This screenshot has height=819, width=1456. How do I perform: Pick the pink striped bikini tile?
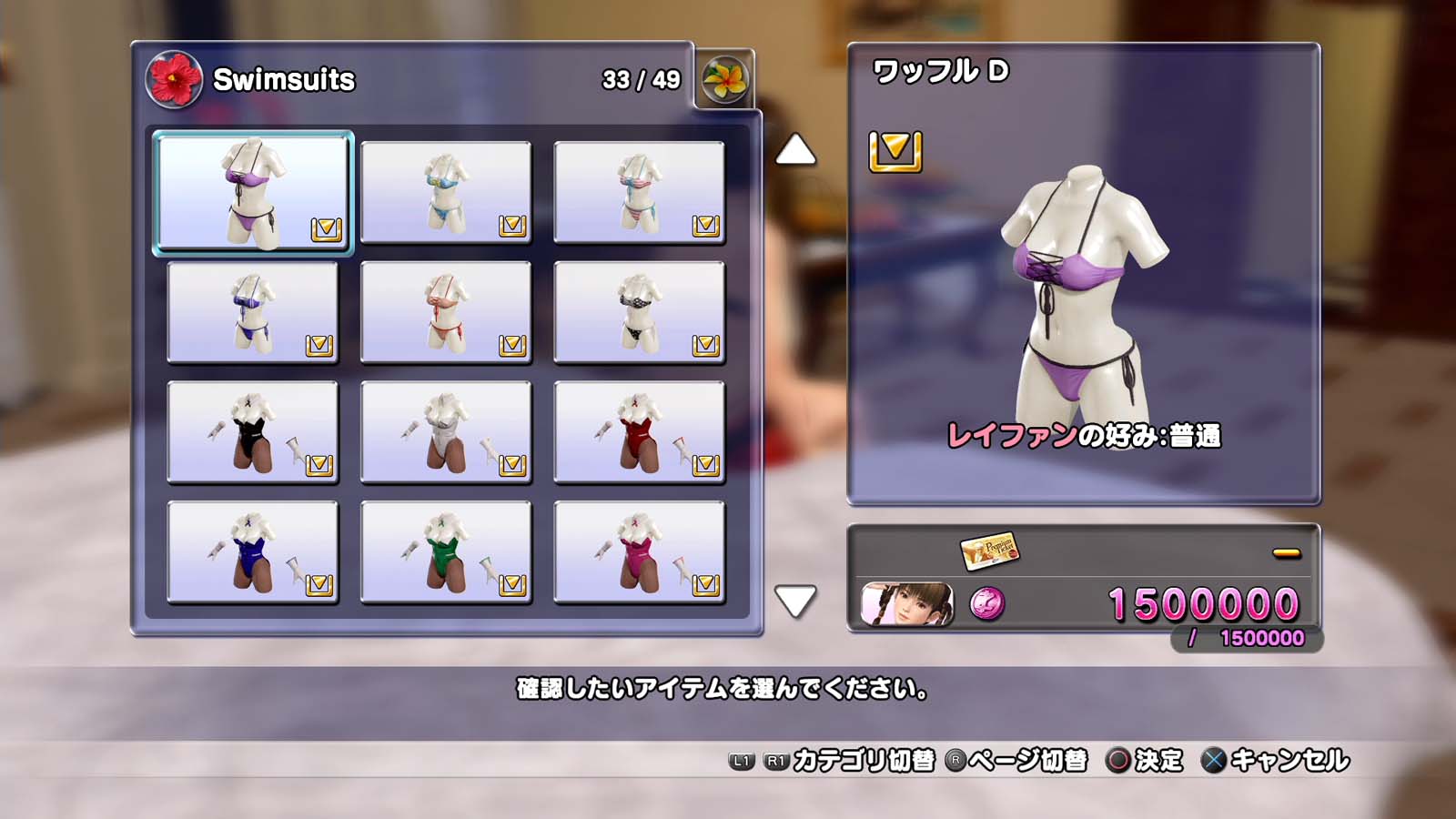(x=639, y=192)
